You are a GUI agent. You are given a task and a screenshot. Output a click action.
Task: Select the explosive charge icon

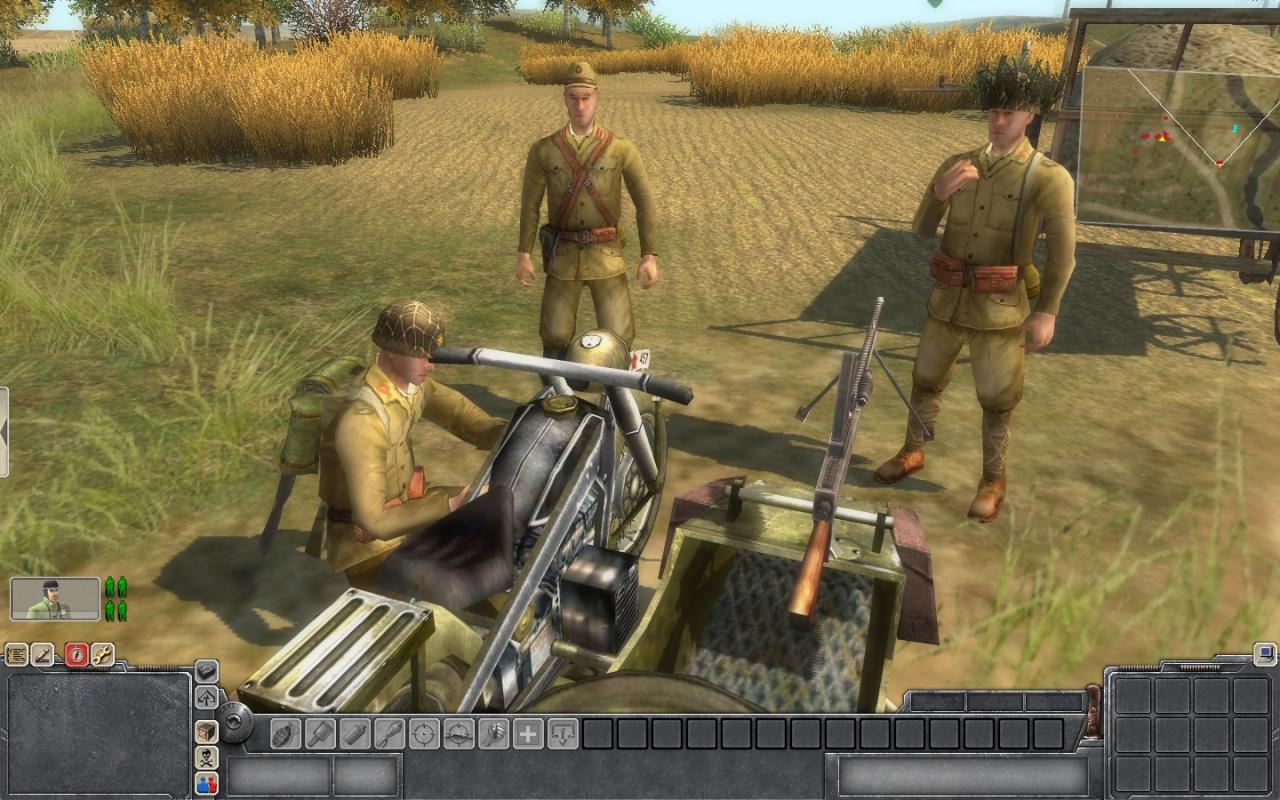390,732
